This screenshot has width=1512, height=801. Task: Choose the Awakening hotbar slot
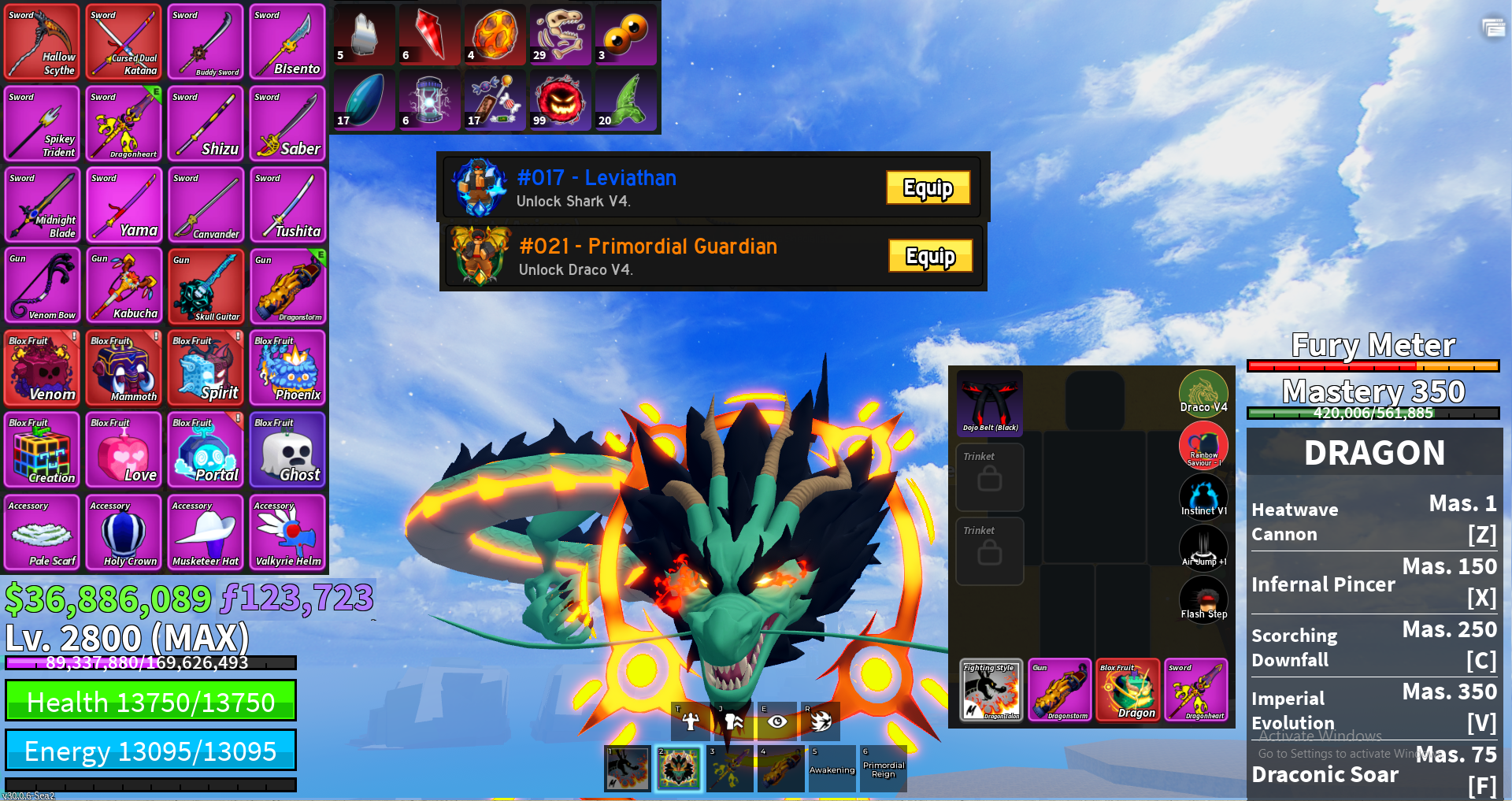pyautogui.click(x=832, y=769)
